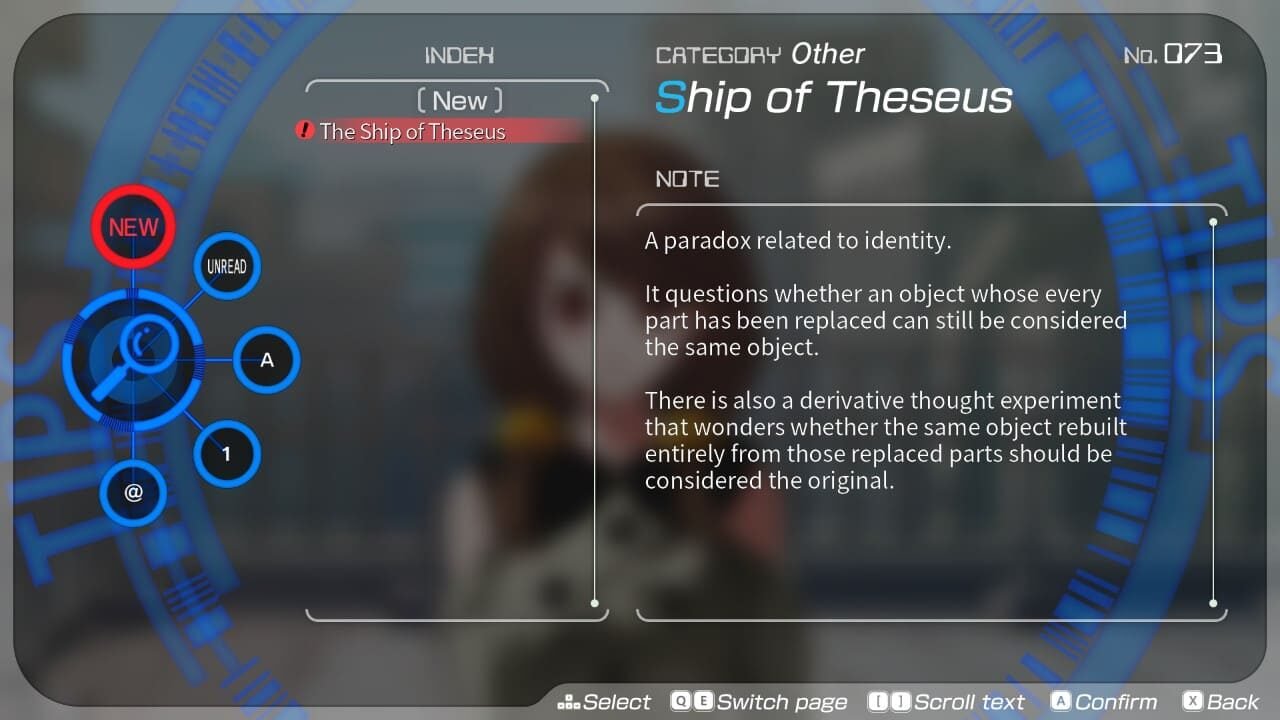Choose the numerical '1' sorting icon
Screen dimensions: 1280x720
pos(227,453)
